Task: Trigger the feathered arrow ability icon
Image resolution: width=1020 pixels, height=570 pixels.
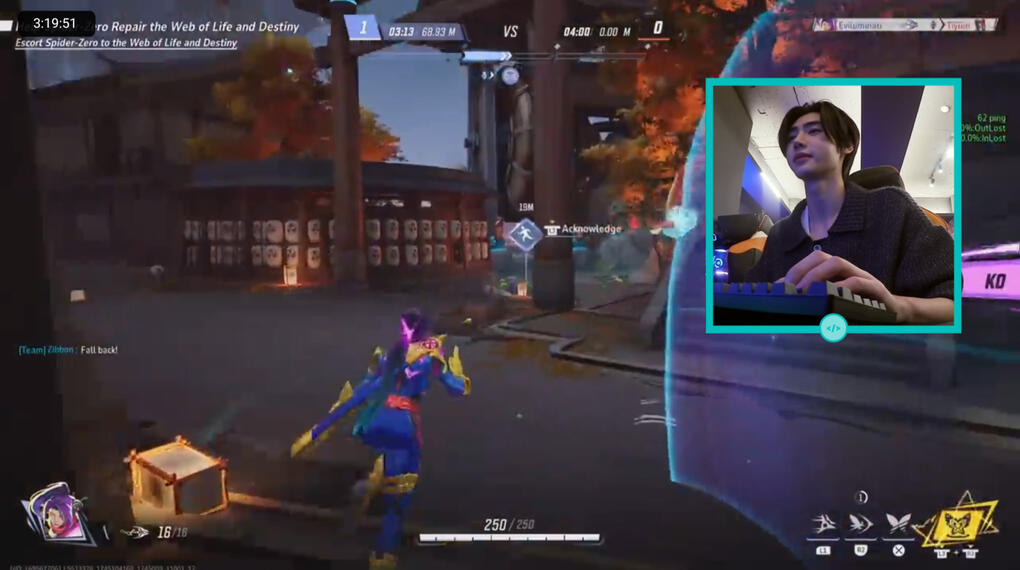Action: [859, 524]
